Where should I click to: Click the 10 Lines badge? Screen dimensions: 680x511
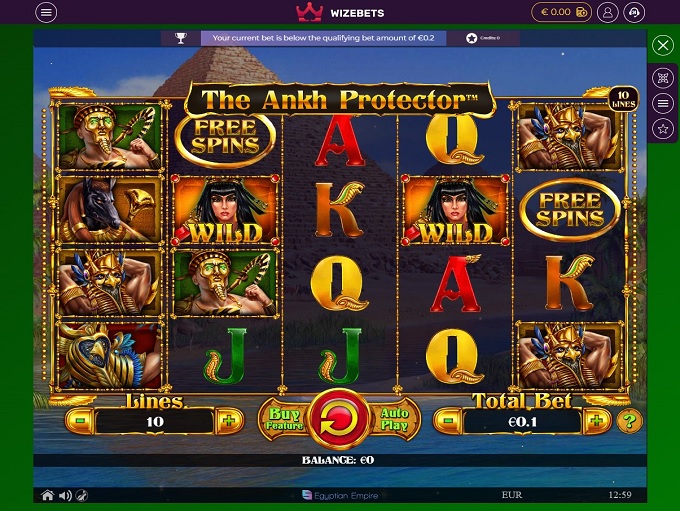[x=621, y=98]
